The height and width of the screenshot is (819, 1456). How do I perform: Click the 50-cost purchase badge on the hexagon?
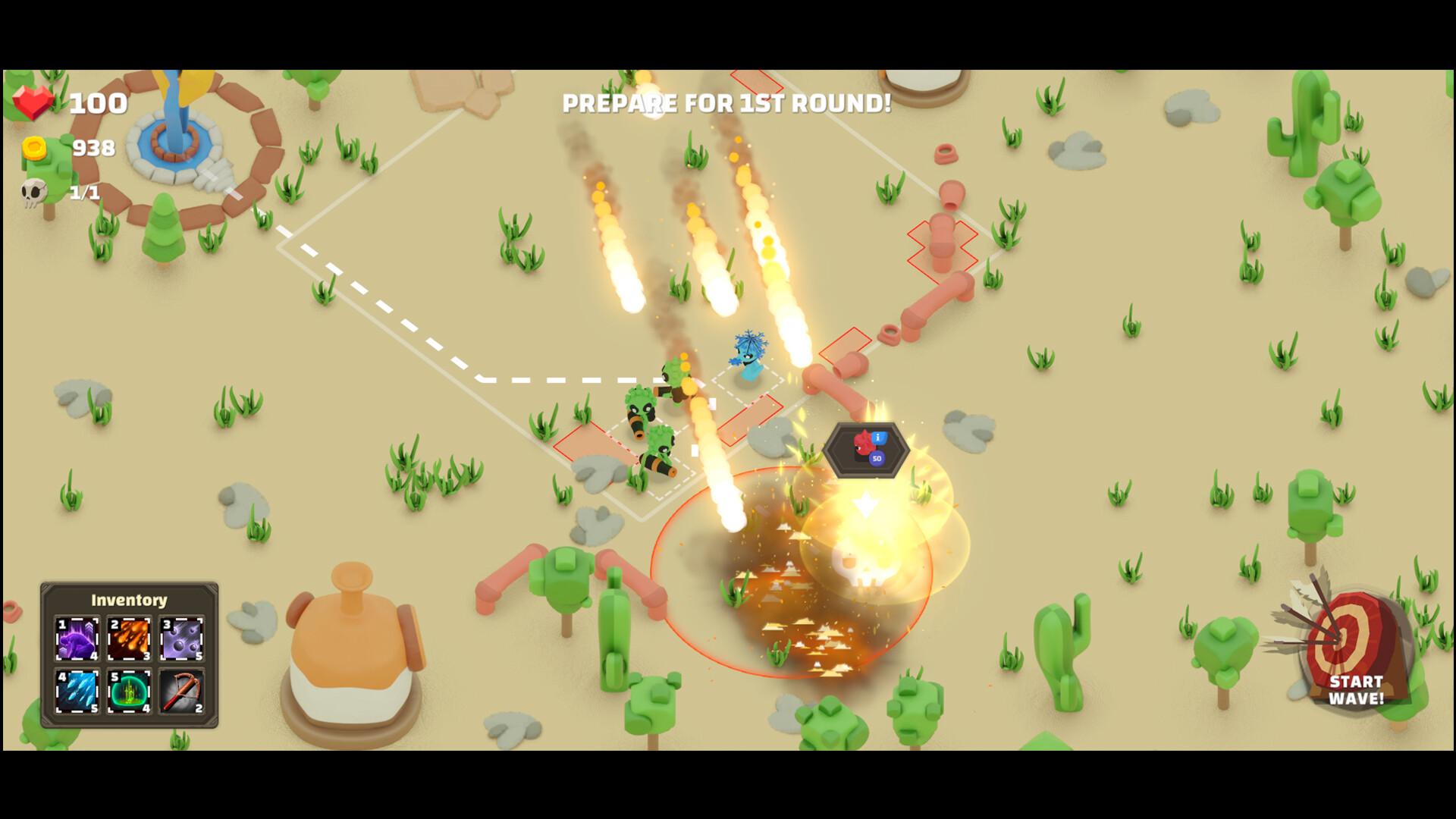pyautogui.click(x=878, y=459)
